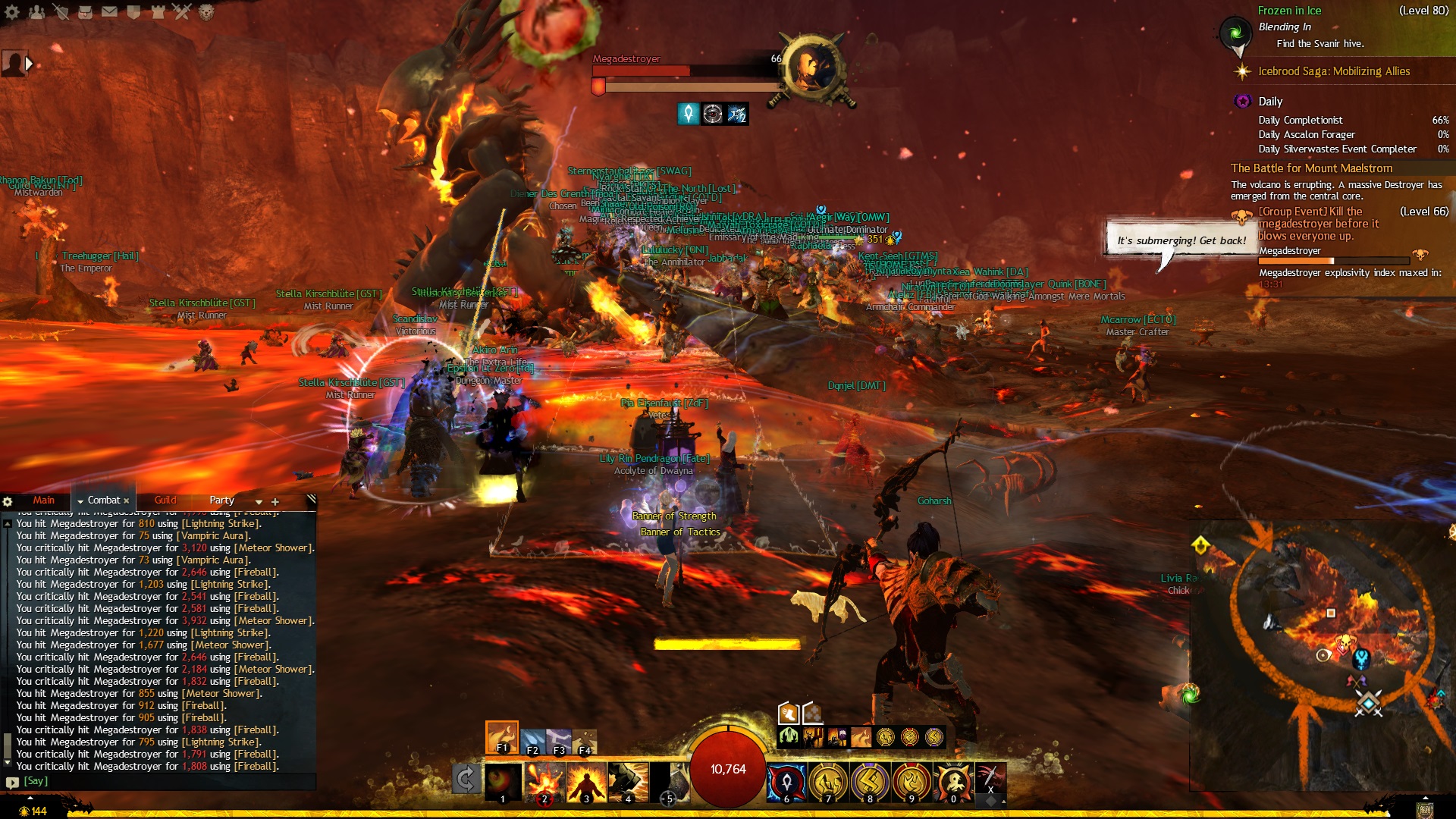Activate skill 2 fiery explosion ability
This screenshot has height=819, width=1456.
click(x=544, y=783)
